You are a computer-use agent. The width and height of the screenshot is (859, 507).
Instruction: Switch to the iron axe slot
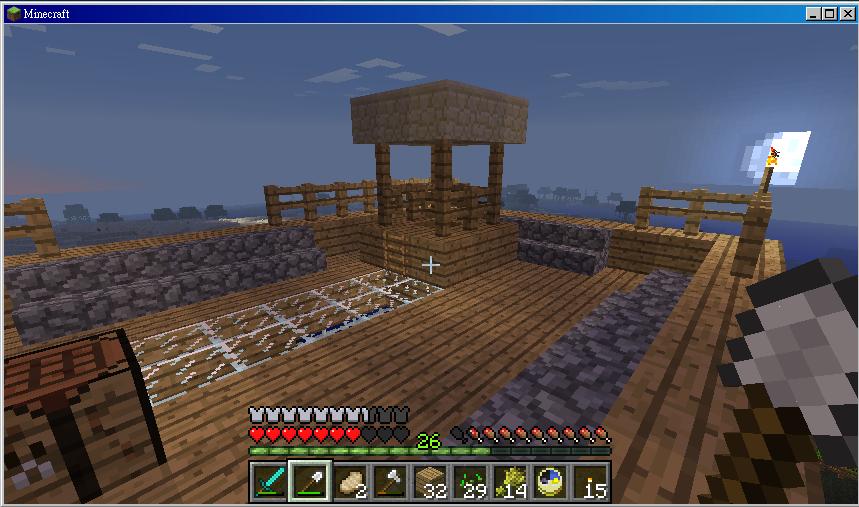tap(389, 482)
